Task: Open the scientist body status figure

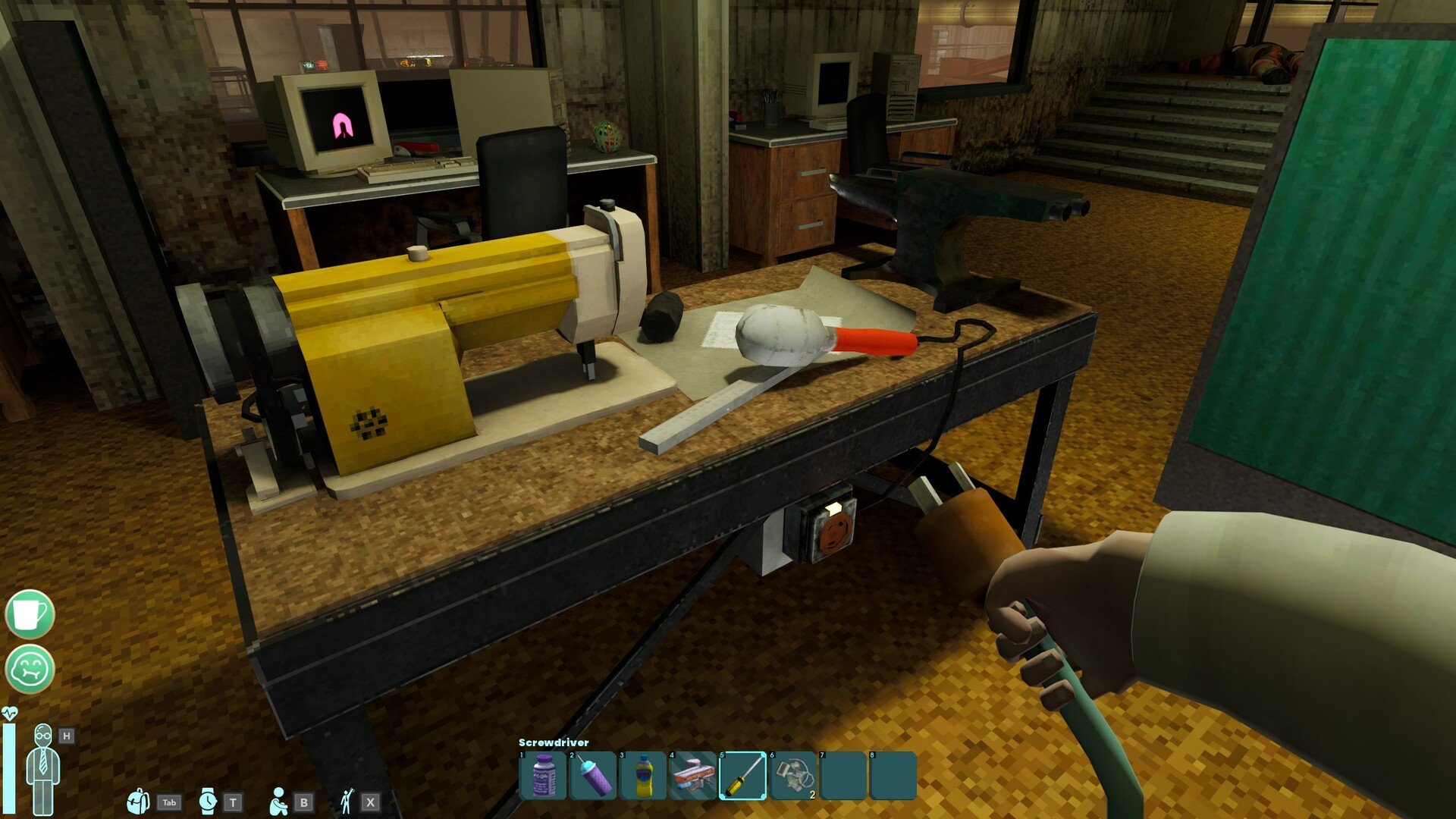Action: click(x=42, y=767)
